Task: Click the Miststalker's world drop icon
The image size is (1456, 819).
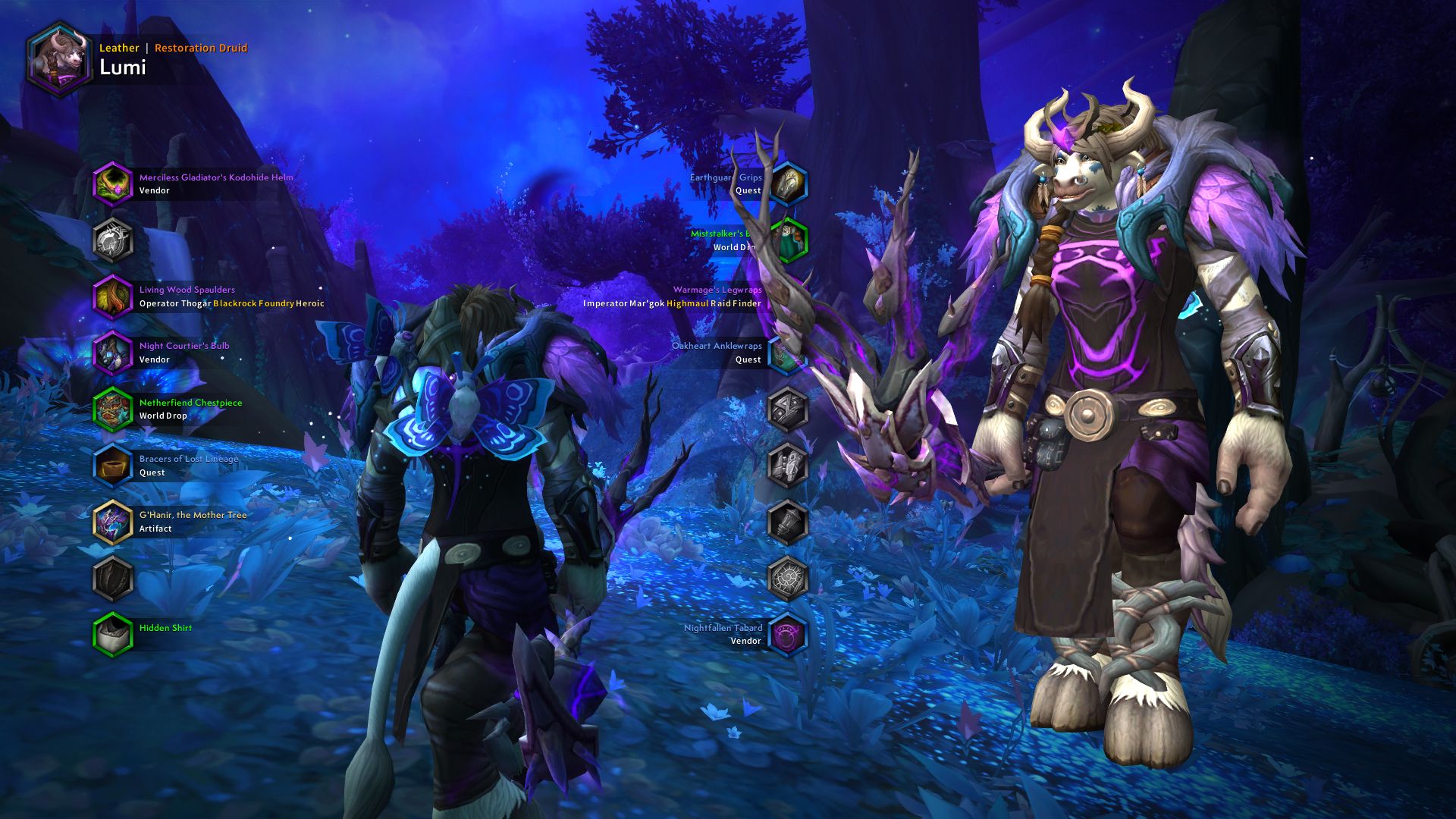Action: click(789, 239)
